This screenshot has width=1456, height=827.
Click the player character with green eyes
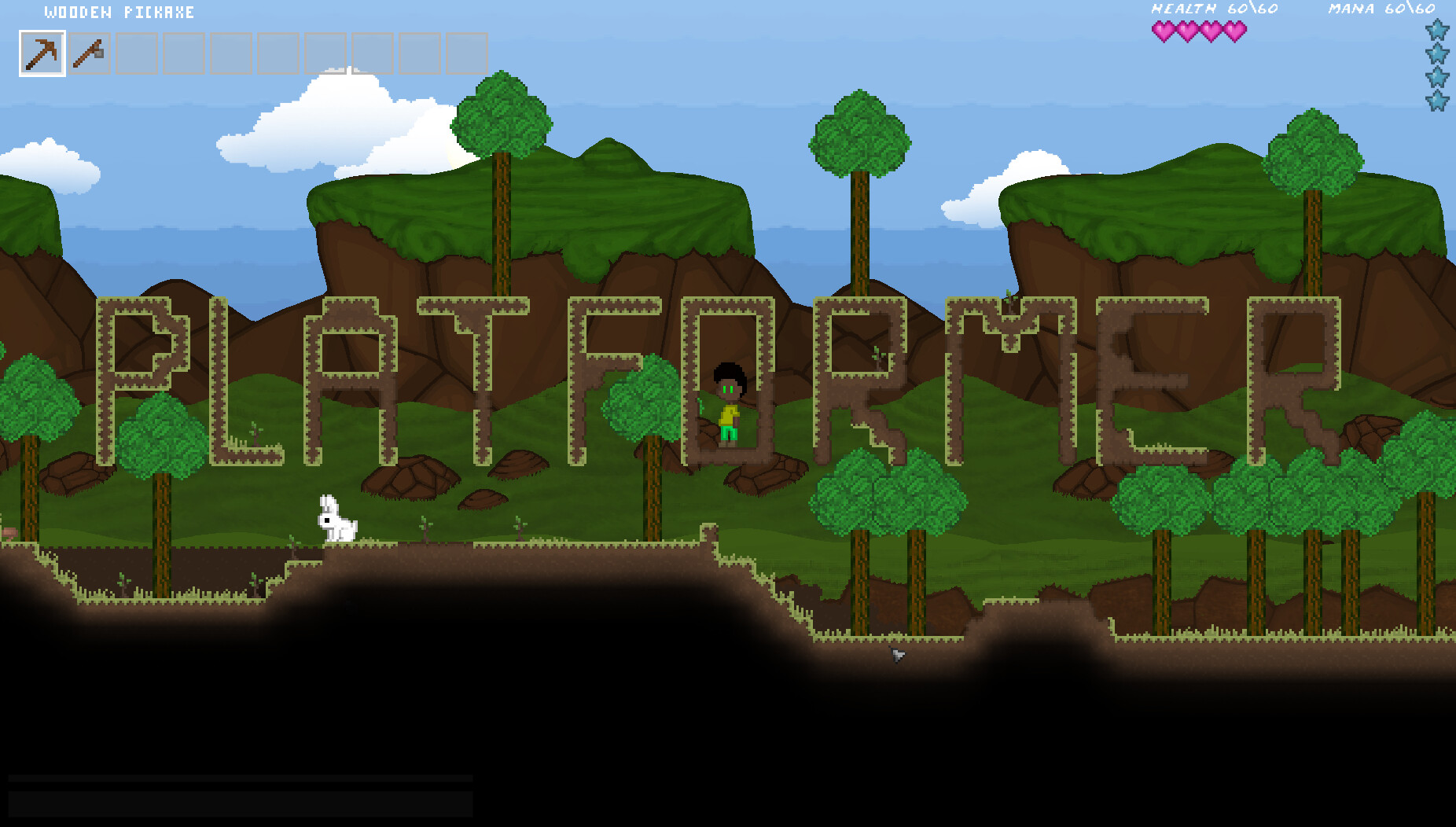[729, 405]
